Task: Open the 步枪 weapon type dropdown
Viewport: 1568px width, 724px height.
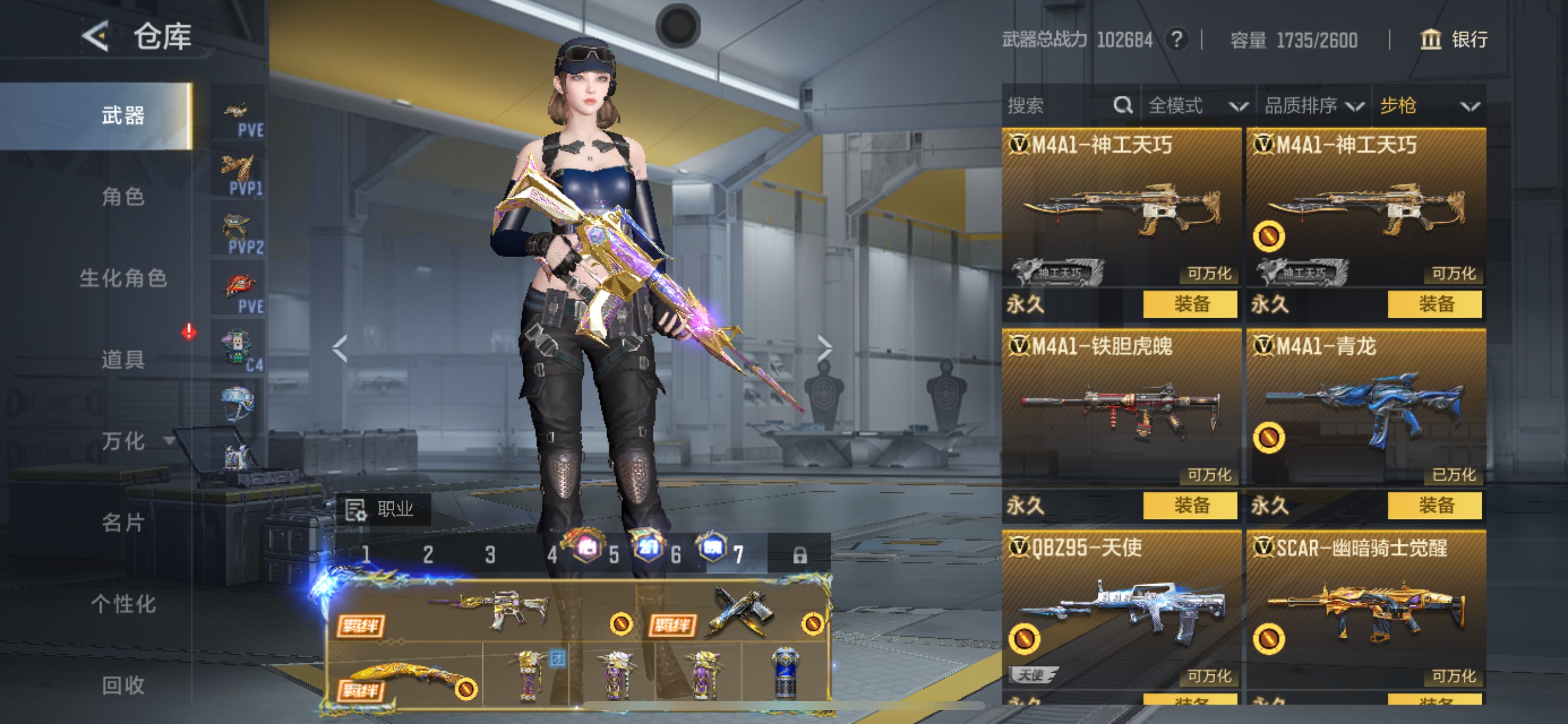Action: (1428, 106)
